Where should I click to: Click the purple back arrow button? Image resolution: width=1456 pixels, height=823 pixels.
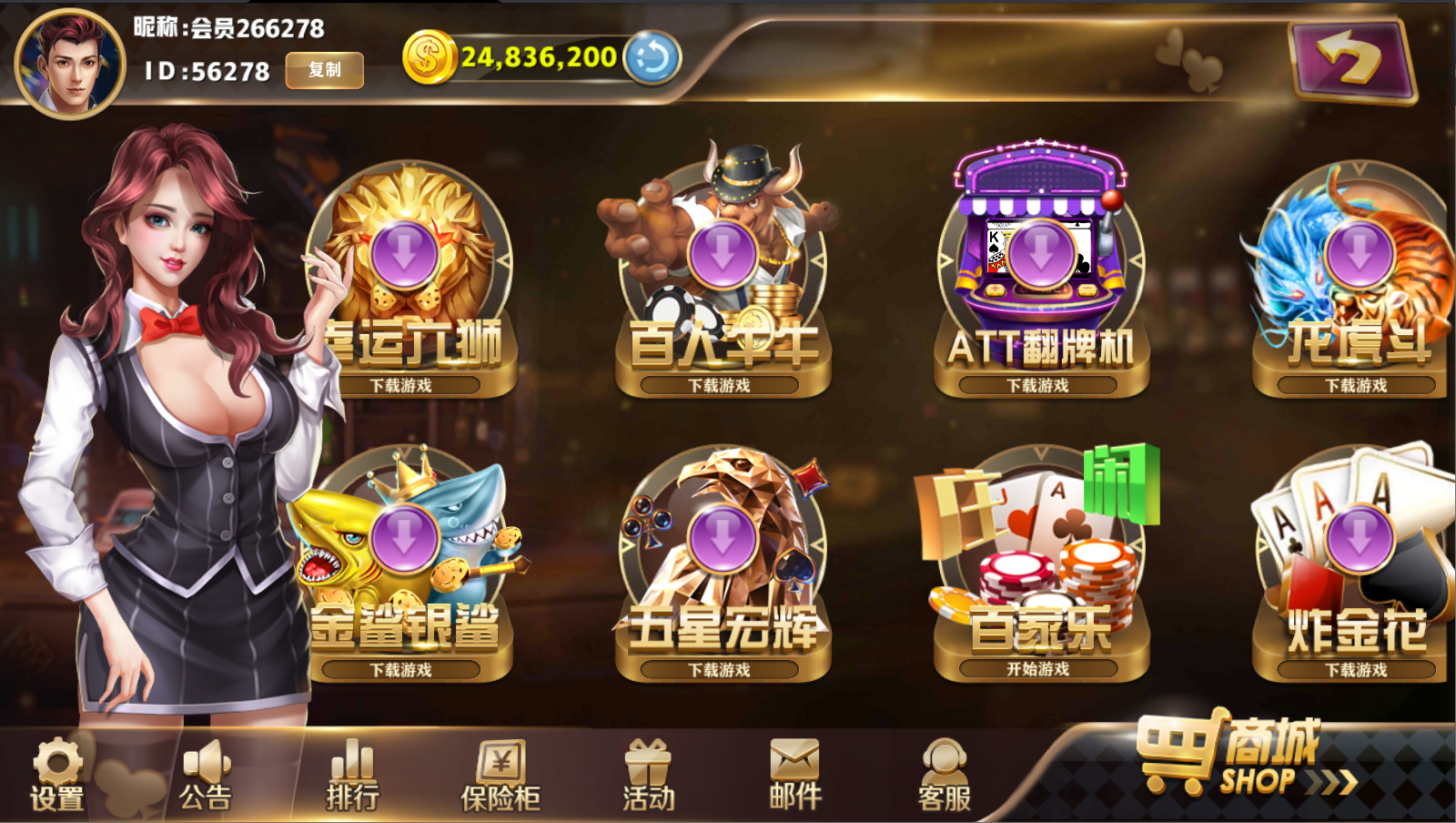click(x=1350, y=60)
